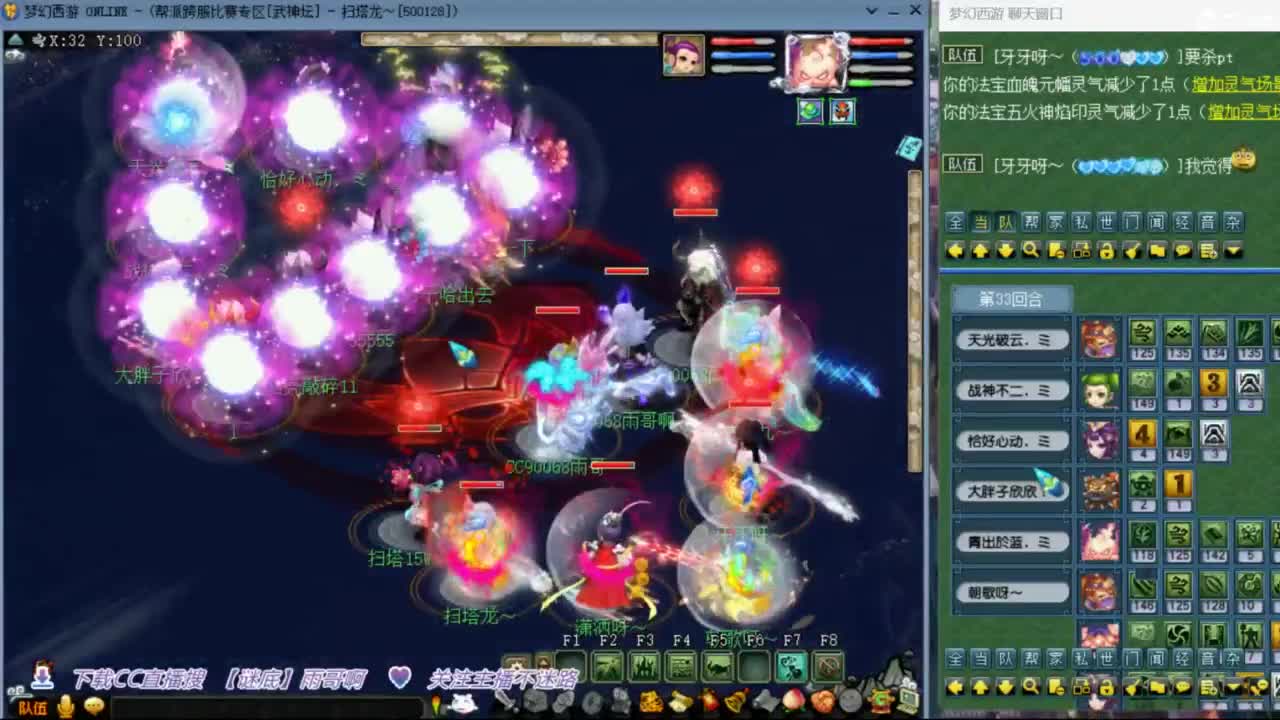The image size is (1280, 720).
Task: Click the yellow lock icon below the chat
Action: coord(1107,250)
